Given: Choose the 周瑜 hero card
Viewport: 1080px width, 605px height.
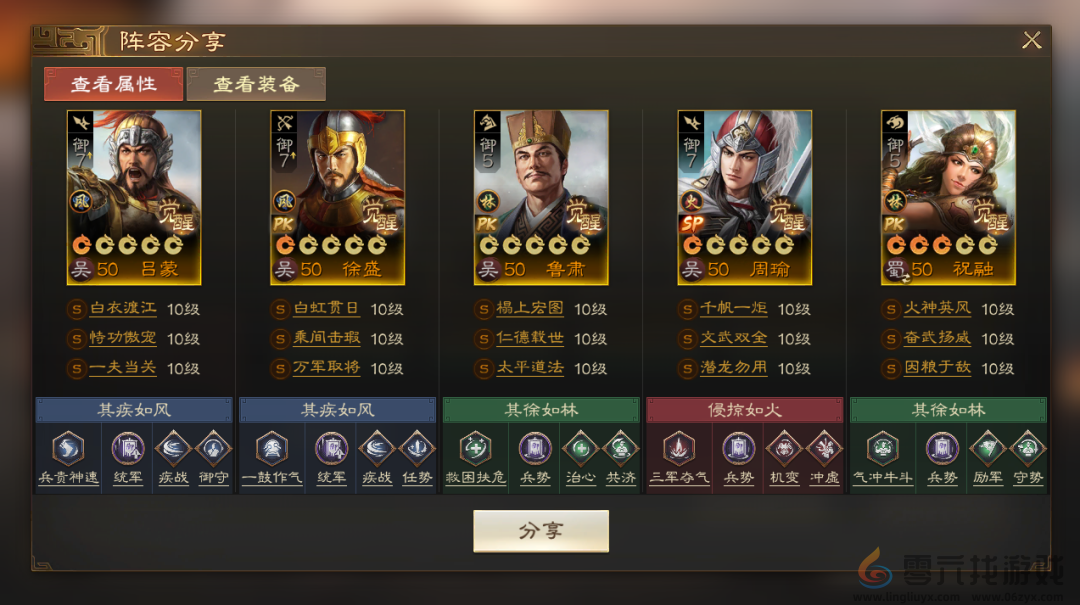Looking at the screenshot, I should coord(744,197).
